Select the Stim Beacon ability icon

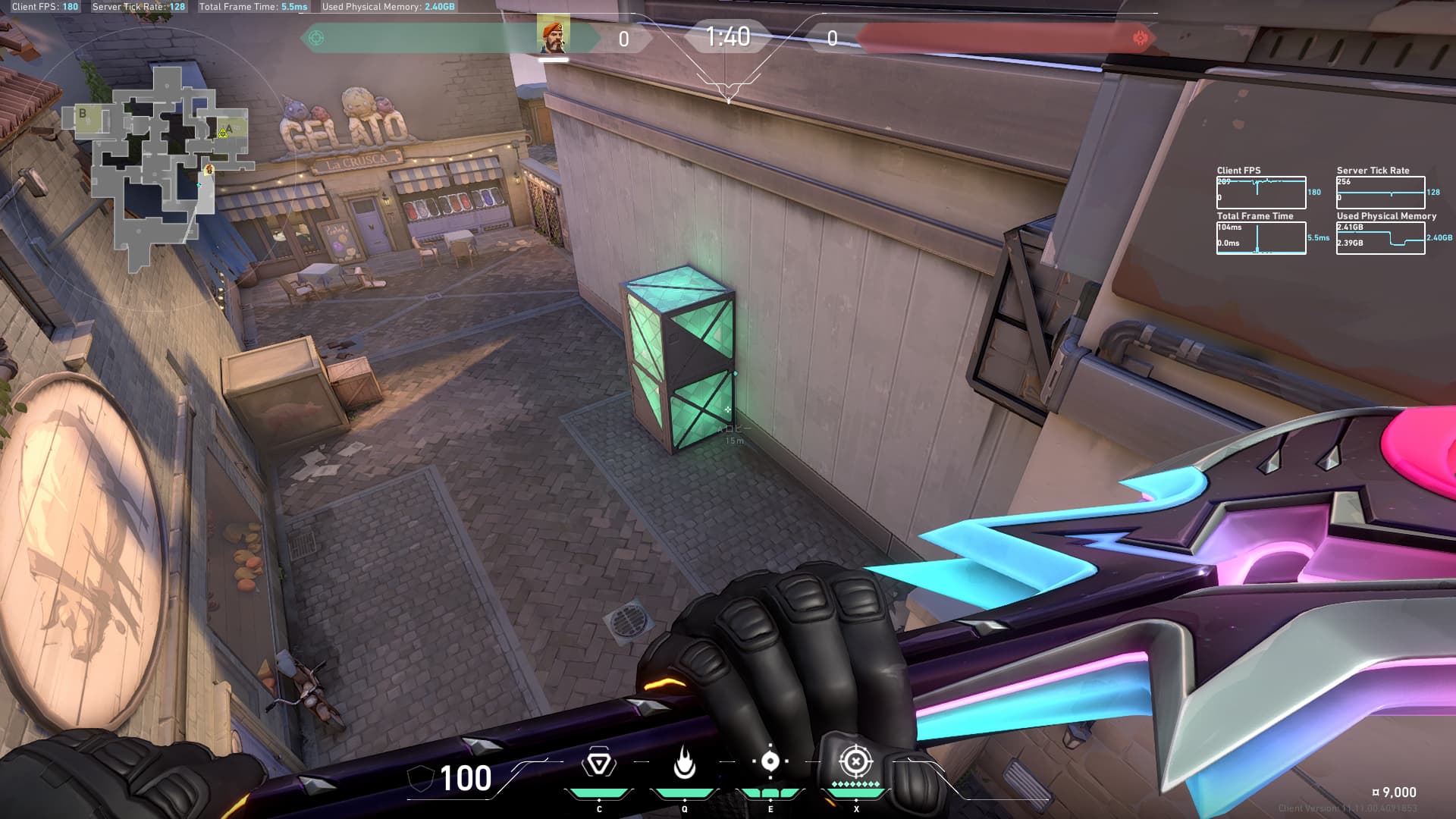coord(598,763)
